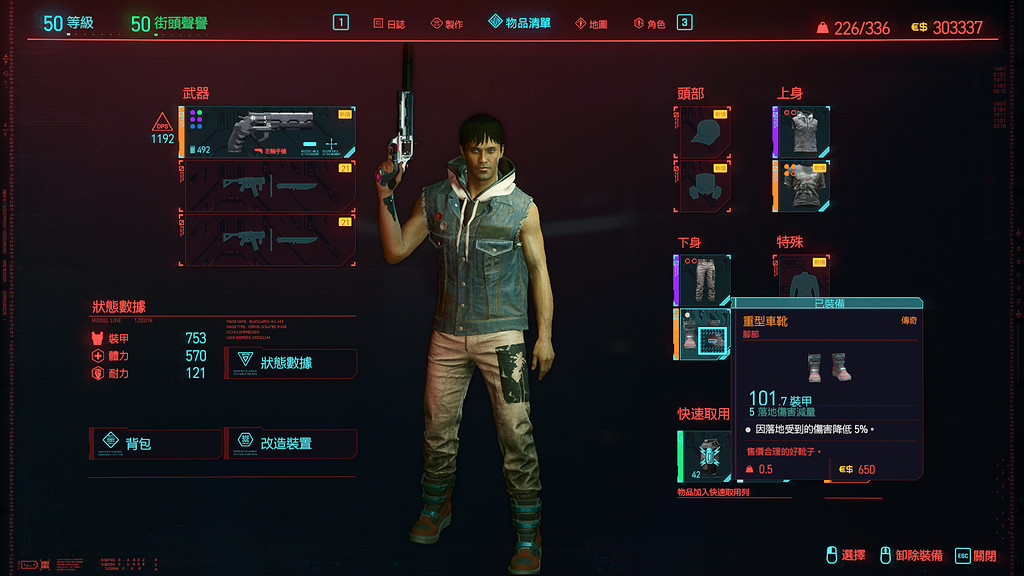Select the empty hat head slot

pos(705,132)
